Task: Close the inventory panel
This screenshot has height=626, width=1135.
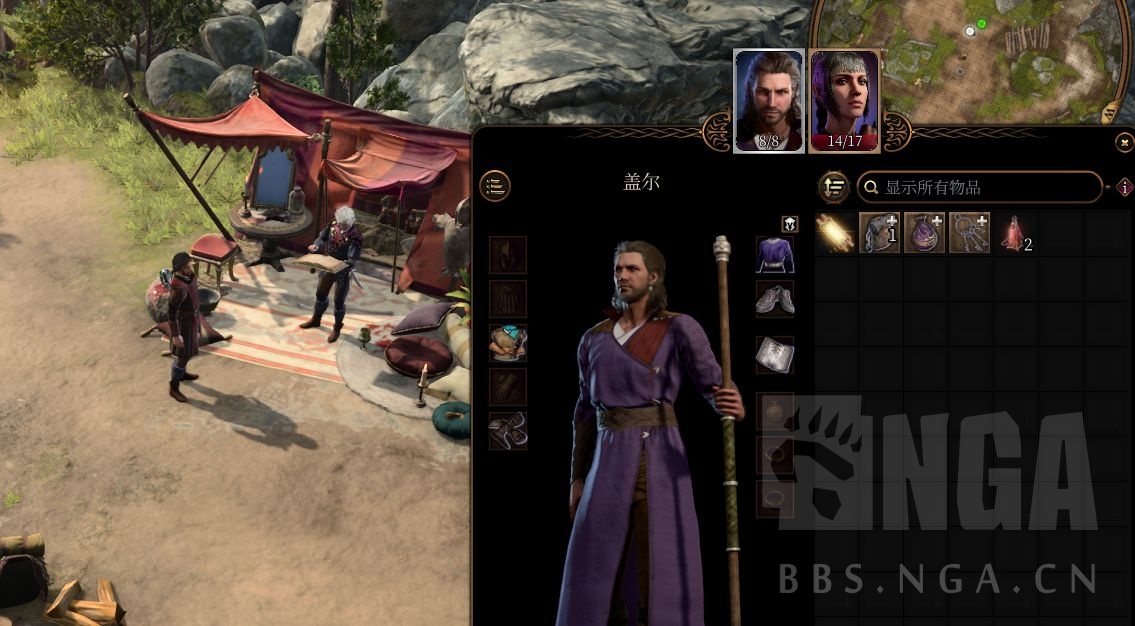Action: click(1123, 143)
